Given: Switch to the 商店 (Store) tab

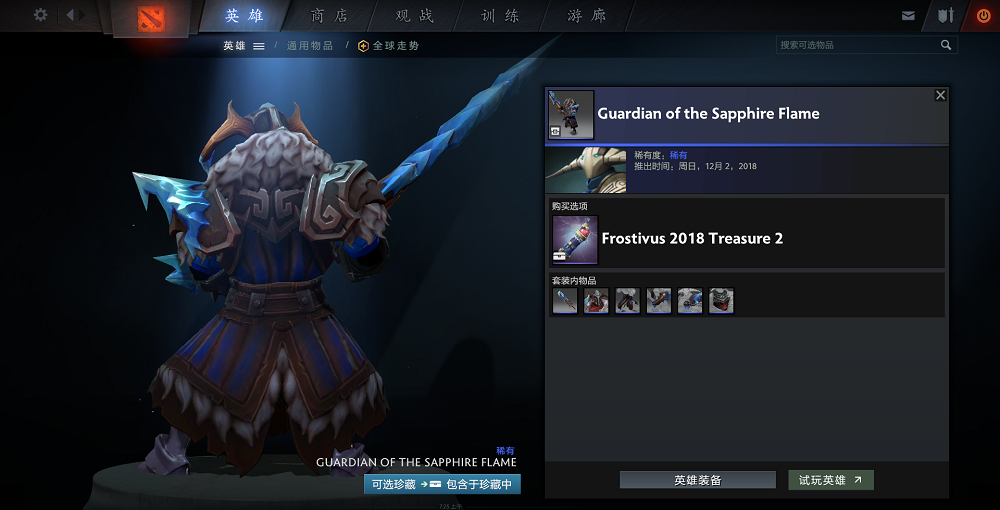Looking at the screenshot, I should 330,16.
